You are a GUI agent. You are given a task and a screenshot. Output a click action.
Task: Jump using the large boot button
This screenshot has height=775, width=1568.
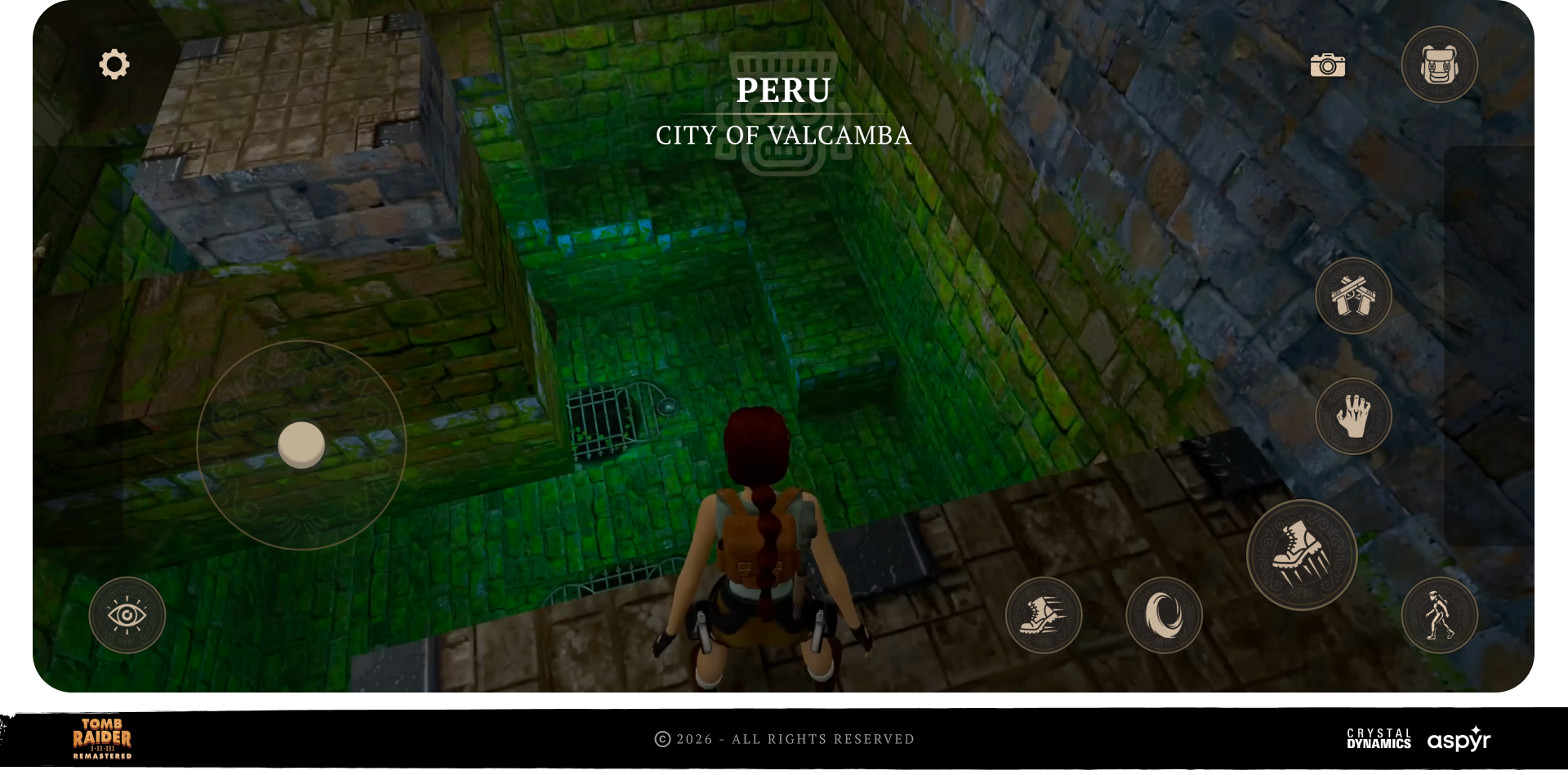coord(1301,555)
